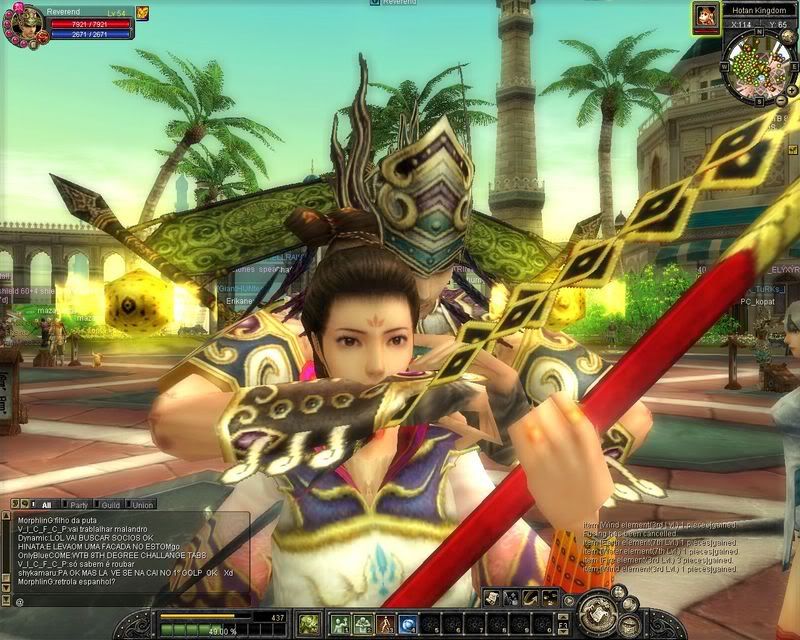Click the green action icon left of hotbar
Image resolution: width=800 pixels, height=640 pixels.
309,623
